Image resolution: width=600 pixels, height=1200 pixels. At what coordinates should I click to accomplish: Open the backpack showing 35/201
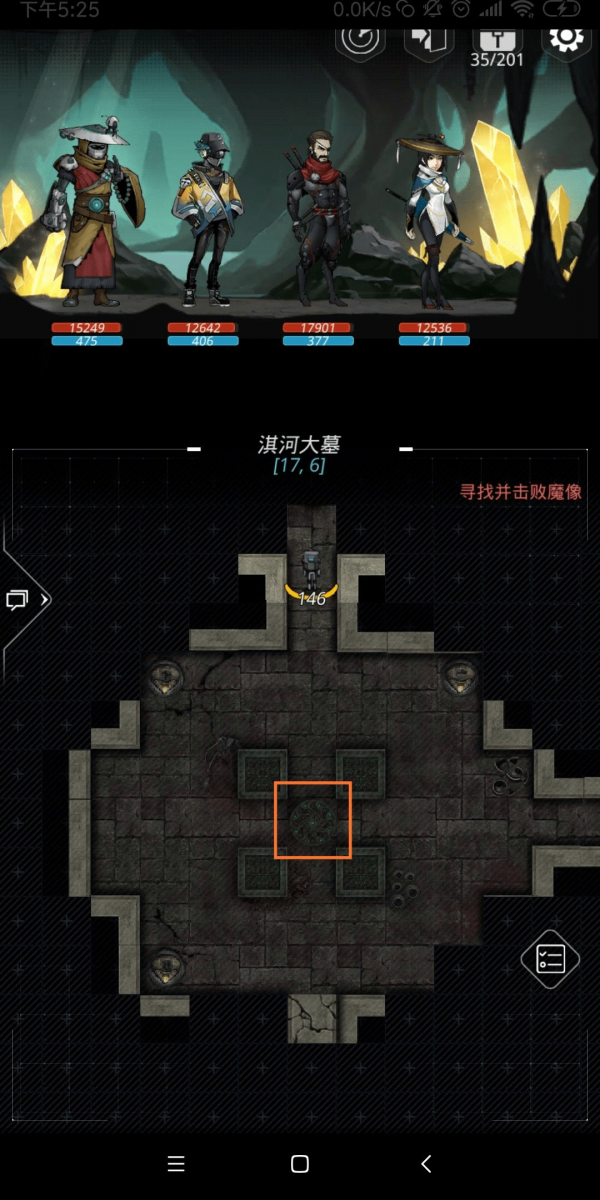pyautogui.click(x=496, y=42)
